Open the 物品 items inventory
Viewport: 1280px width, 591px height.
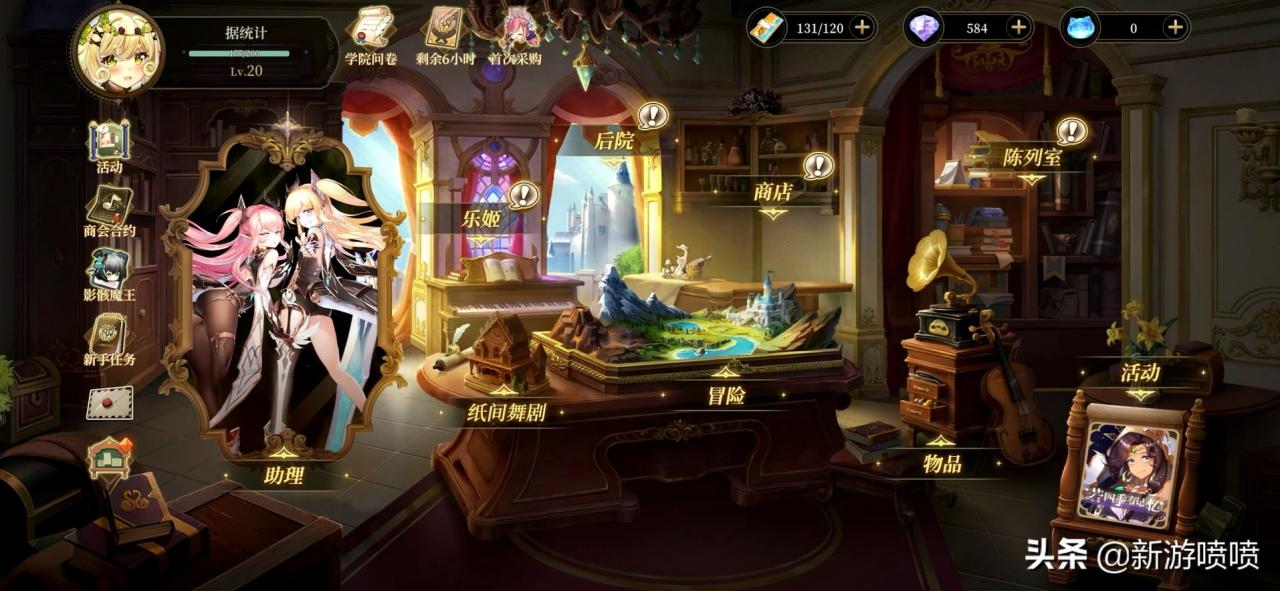tap(942, 463)
